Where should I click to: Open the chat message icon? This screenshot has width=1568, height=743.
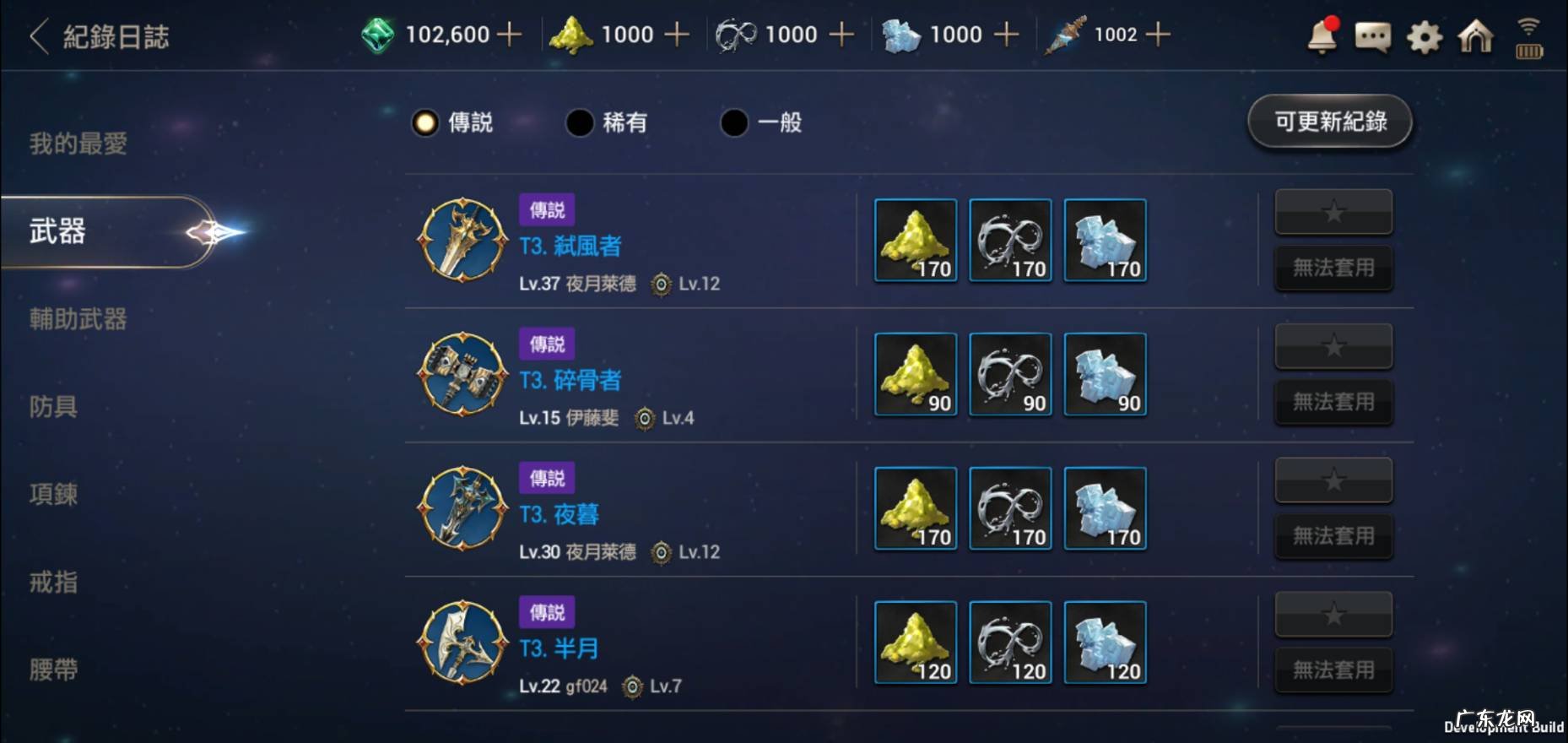coord(1371,38)
